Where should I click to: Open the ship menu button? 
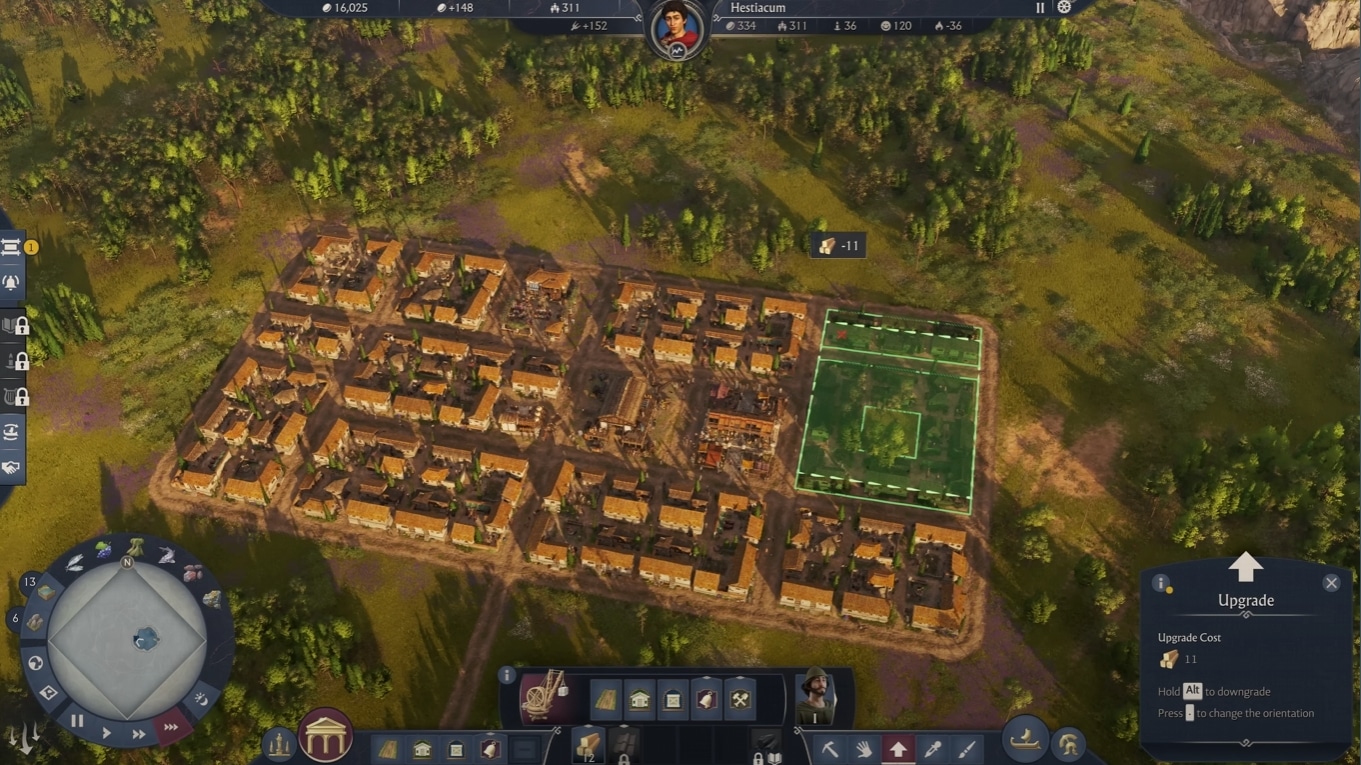point(1024,738)
